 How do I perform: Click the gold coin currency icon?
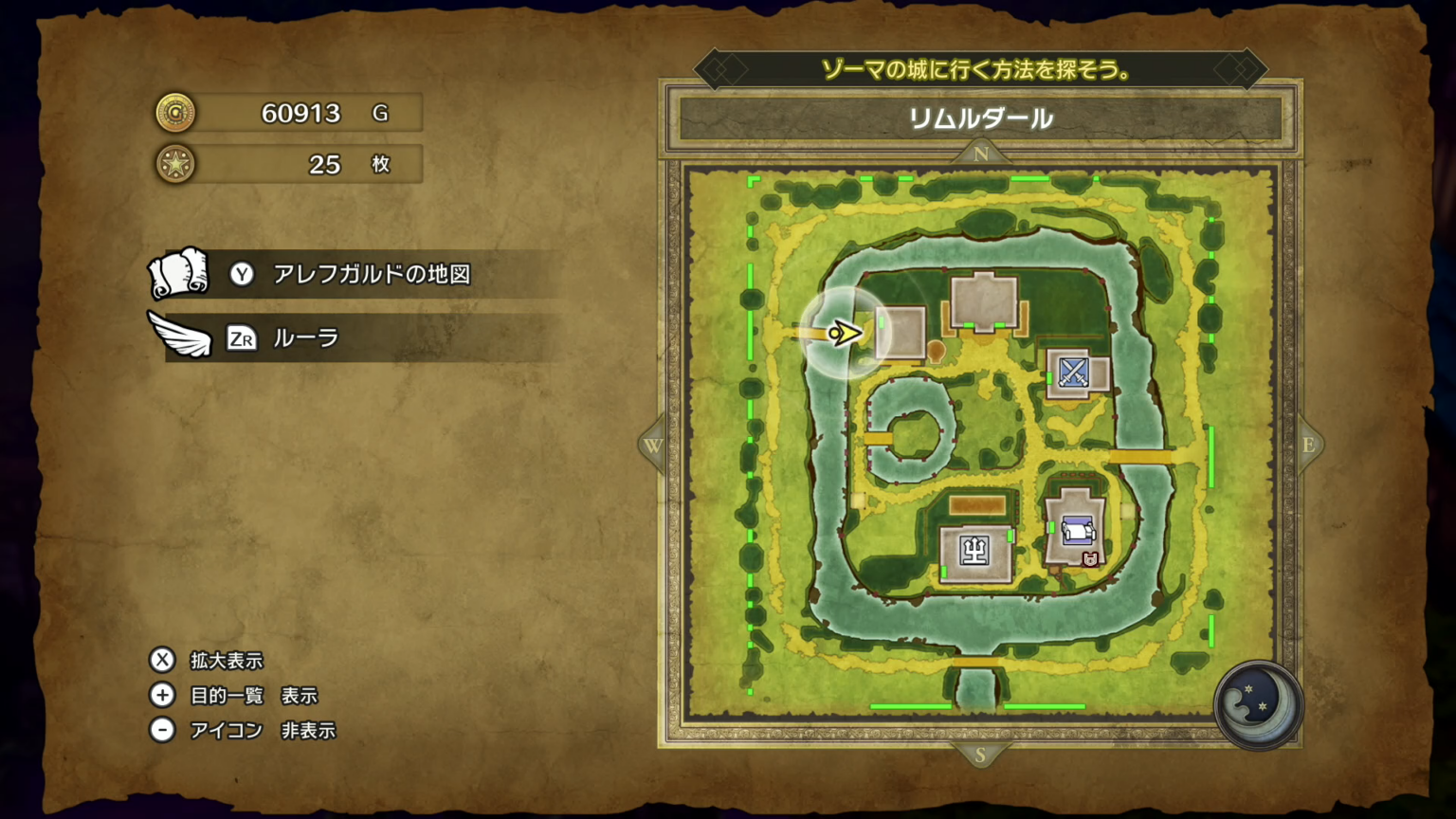point(175,112)
